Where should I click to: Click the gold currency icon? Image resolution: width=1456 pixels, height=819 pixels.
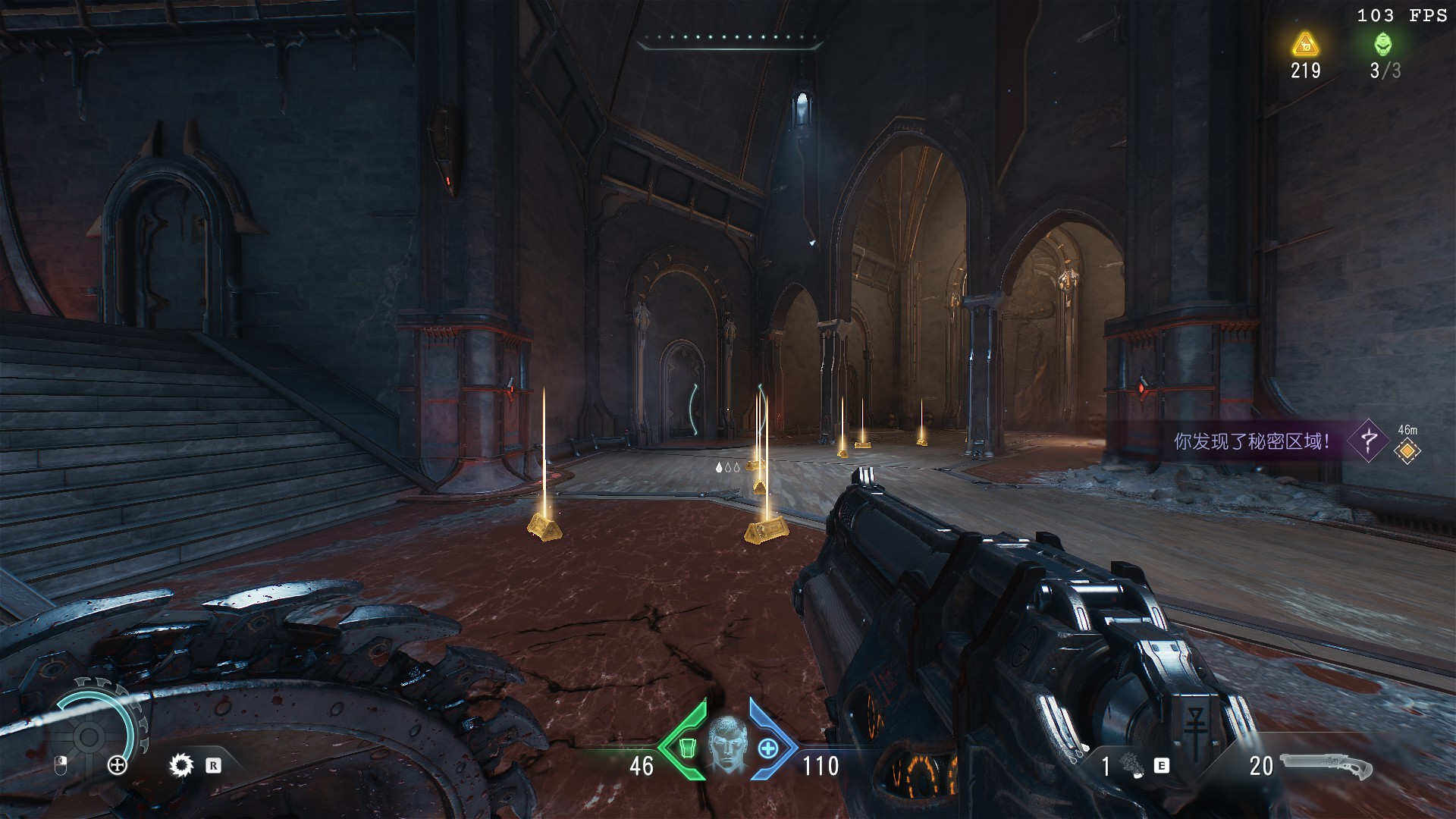(1304, 44)
